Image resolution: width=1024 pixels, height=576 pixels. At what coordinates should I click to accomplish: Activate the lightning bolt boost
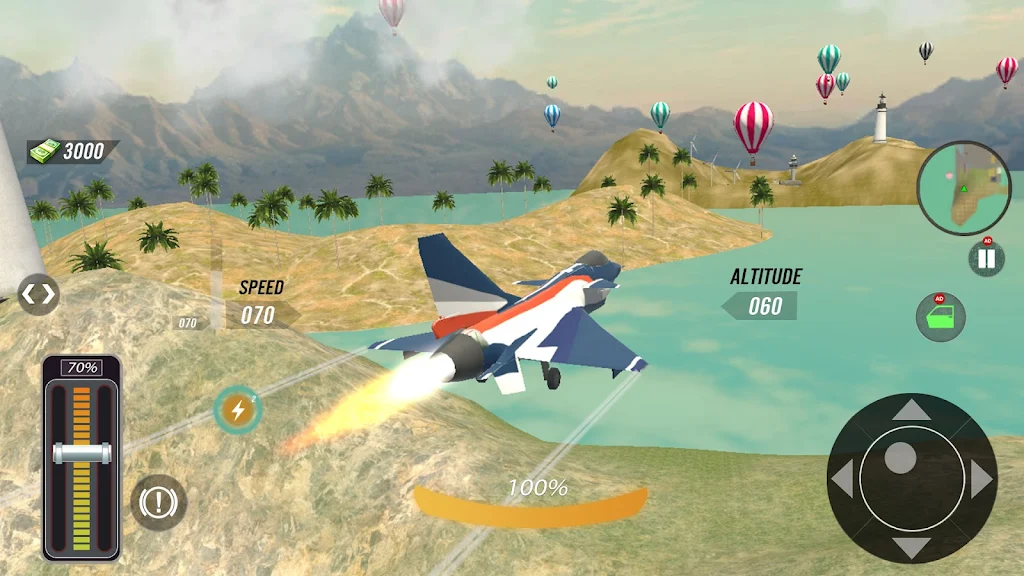(238, 409)
